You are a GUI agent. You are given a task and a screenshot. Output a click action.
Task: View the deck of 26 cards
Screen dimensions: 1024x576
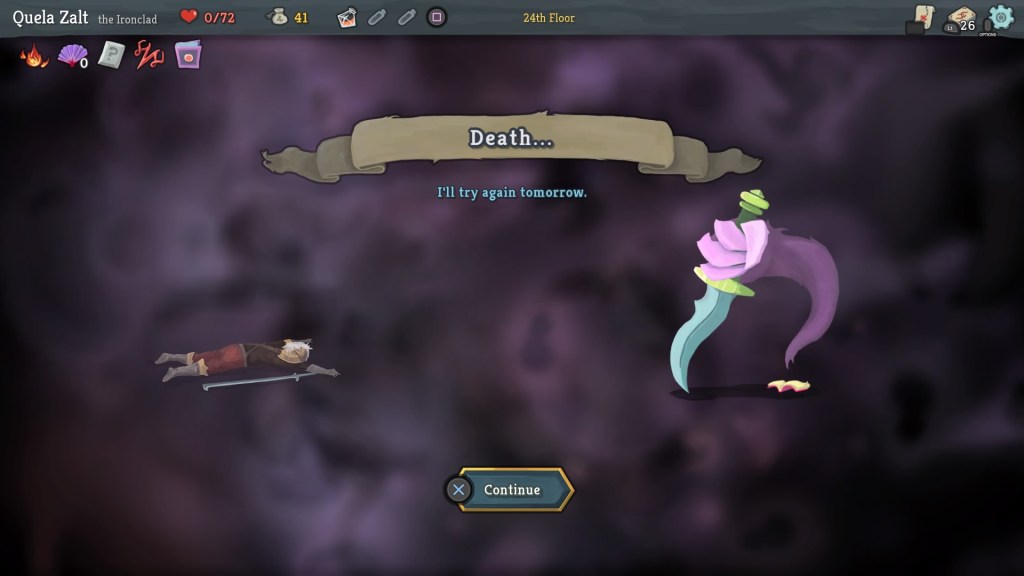point(961,19)
